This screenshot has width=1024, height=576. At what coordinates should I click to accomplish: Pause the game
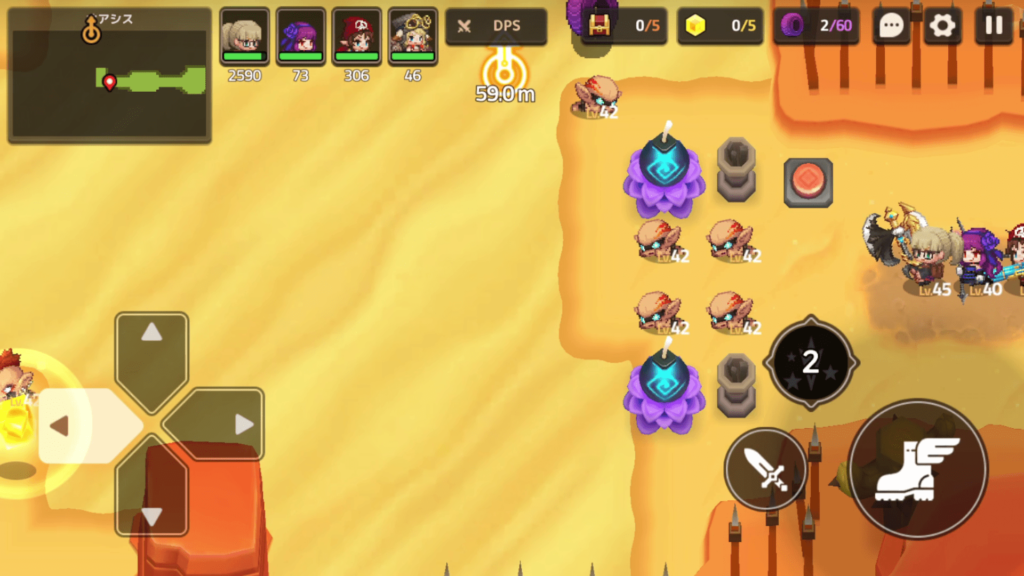pyautogui.click(x=993, y=27)
